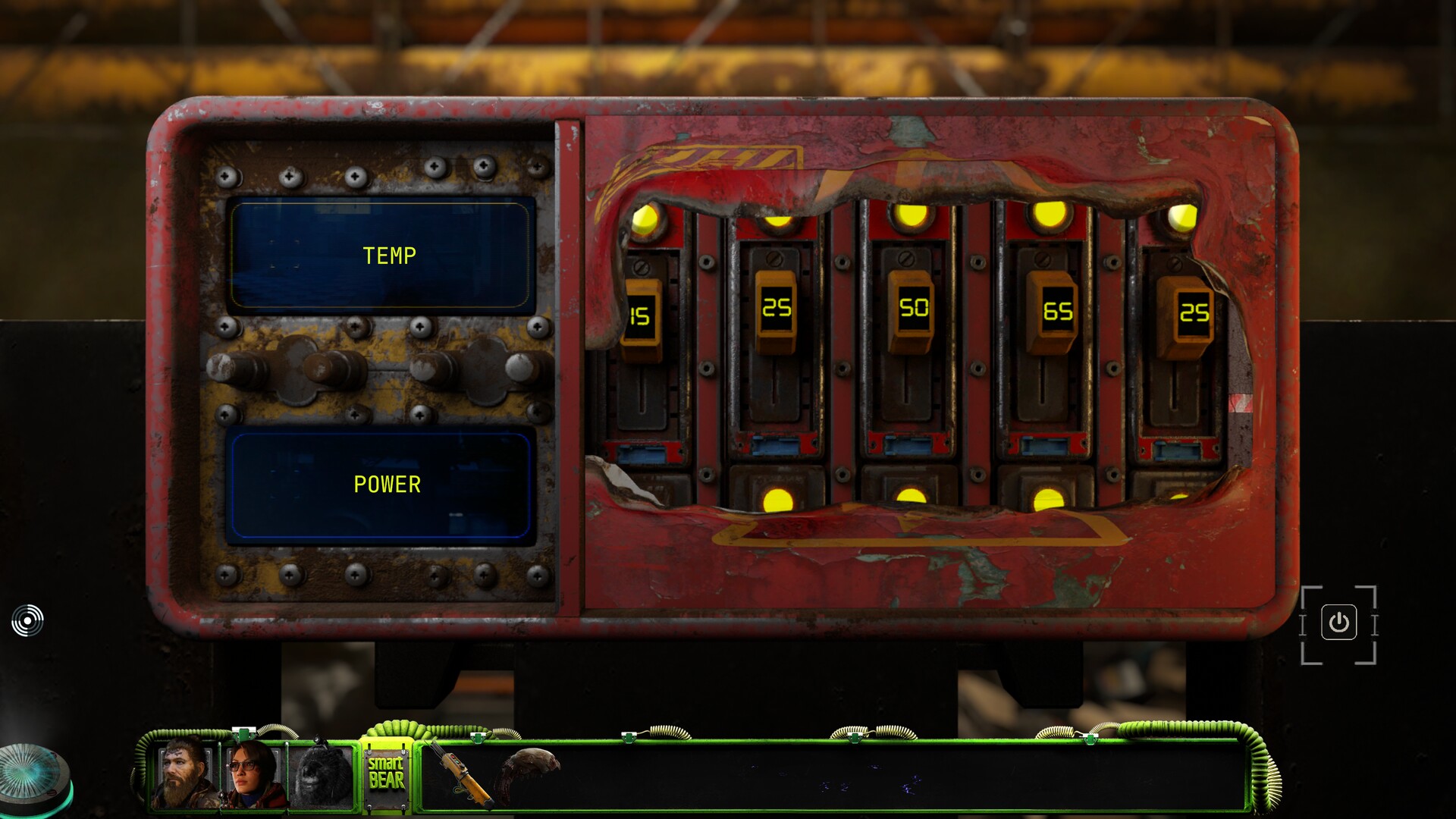Screen dimensions: 1456x819
Task: Switch to the woman with glasses portrait
Action: [x=253, y=775]
